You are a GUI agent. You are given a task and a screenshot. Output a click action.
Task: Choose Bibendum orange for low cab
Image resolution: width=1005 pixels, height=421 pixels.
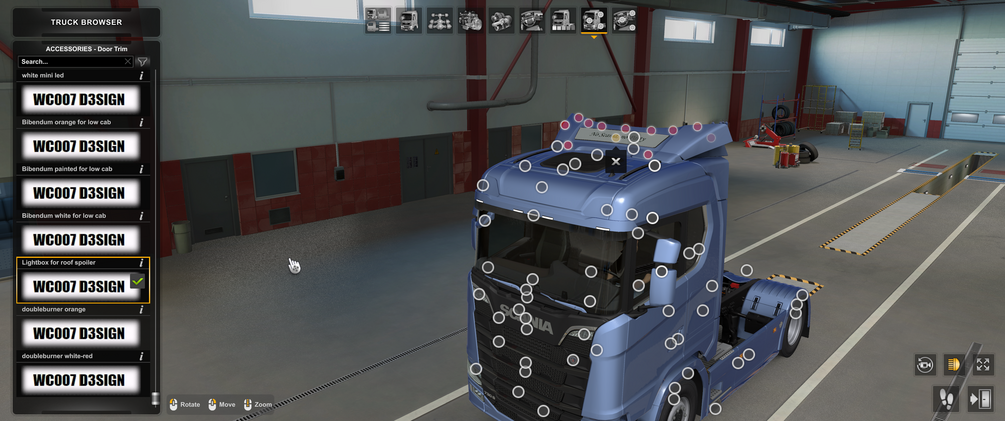tap(80, 146)
